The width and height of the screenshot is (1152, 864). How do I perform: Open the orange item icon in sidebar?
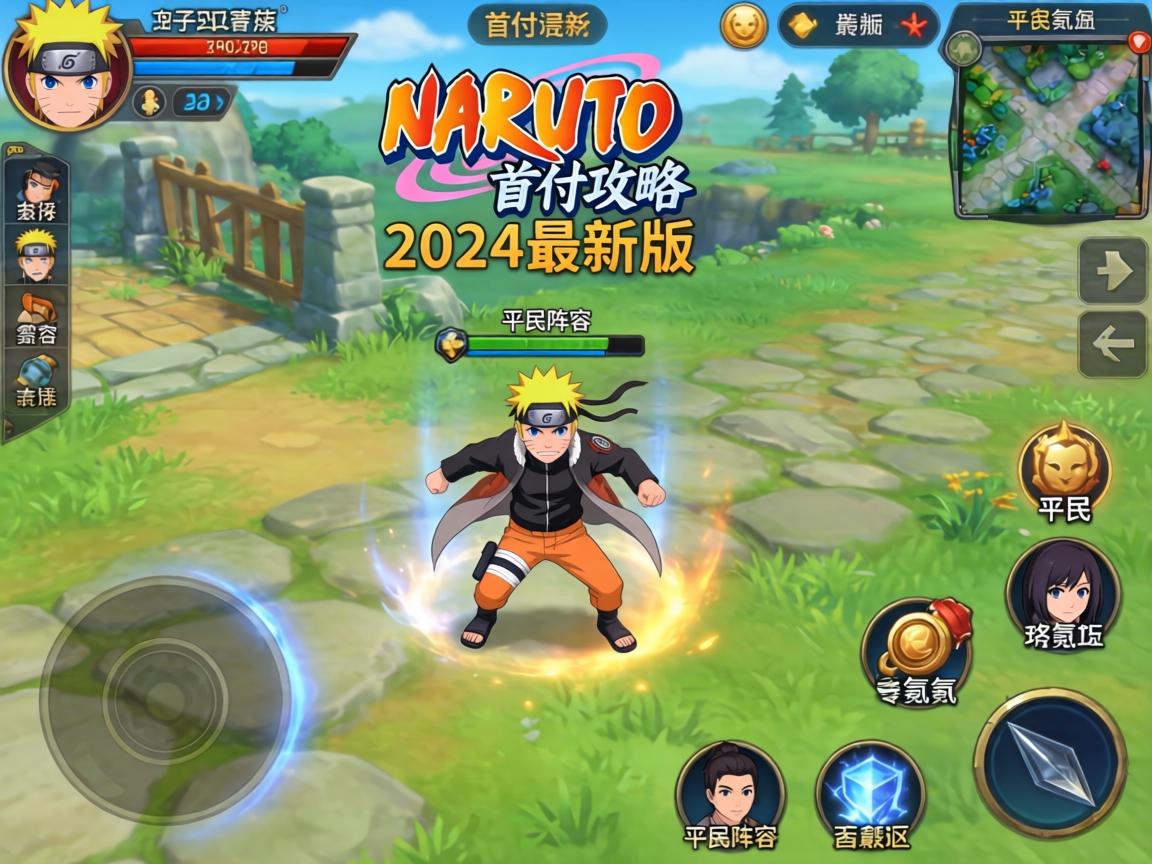(x=38, y=318)
